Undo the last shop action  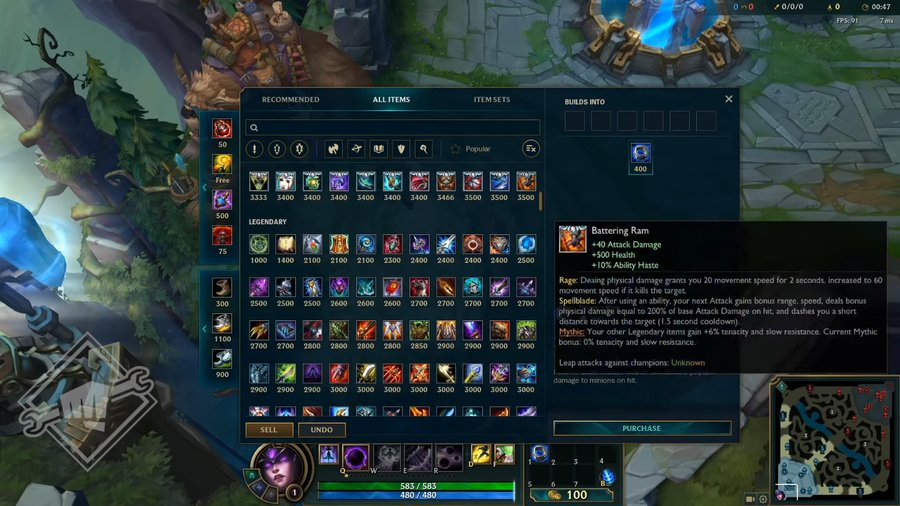tap(321, 429)
